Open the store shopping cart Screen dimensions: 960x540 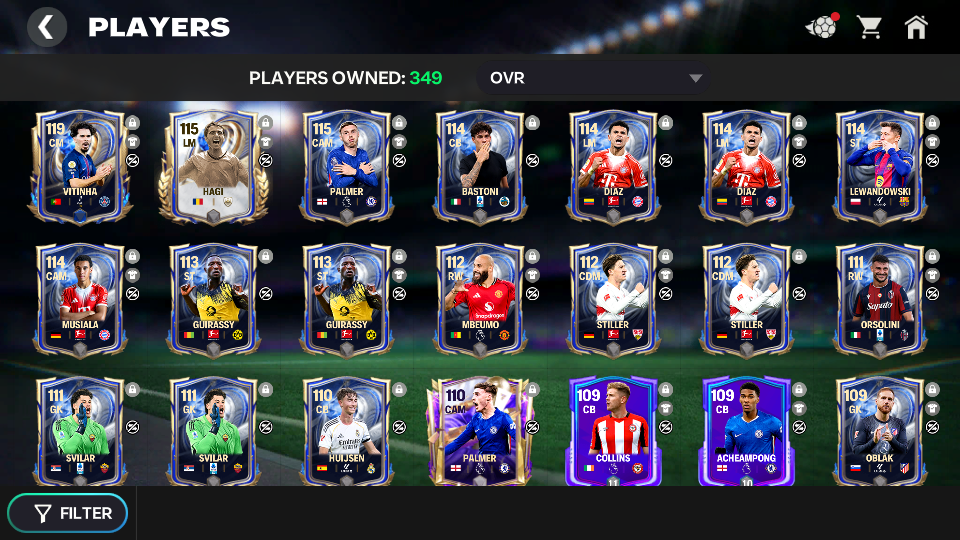tap(869, 27)
